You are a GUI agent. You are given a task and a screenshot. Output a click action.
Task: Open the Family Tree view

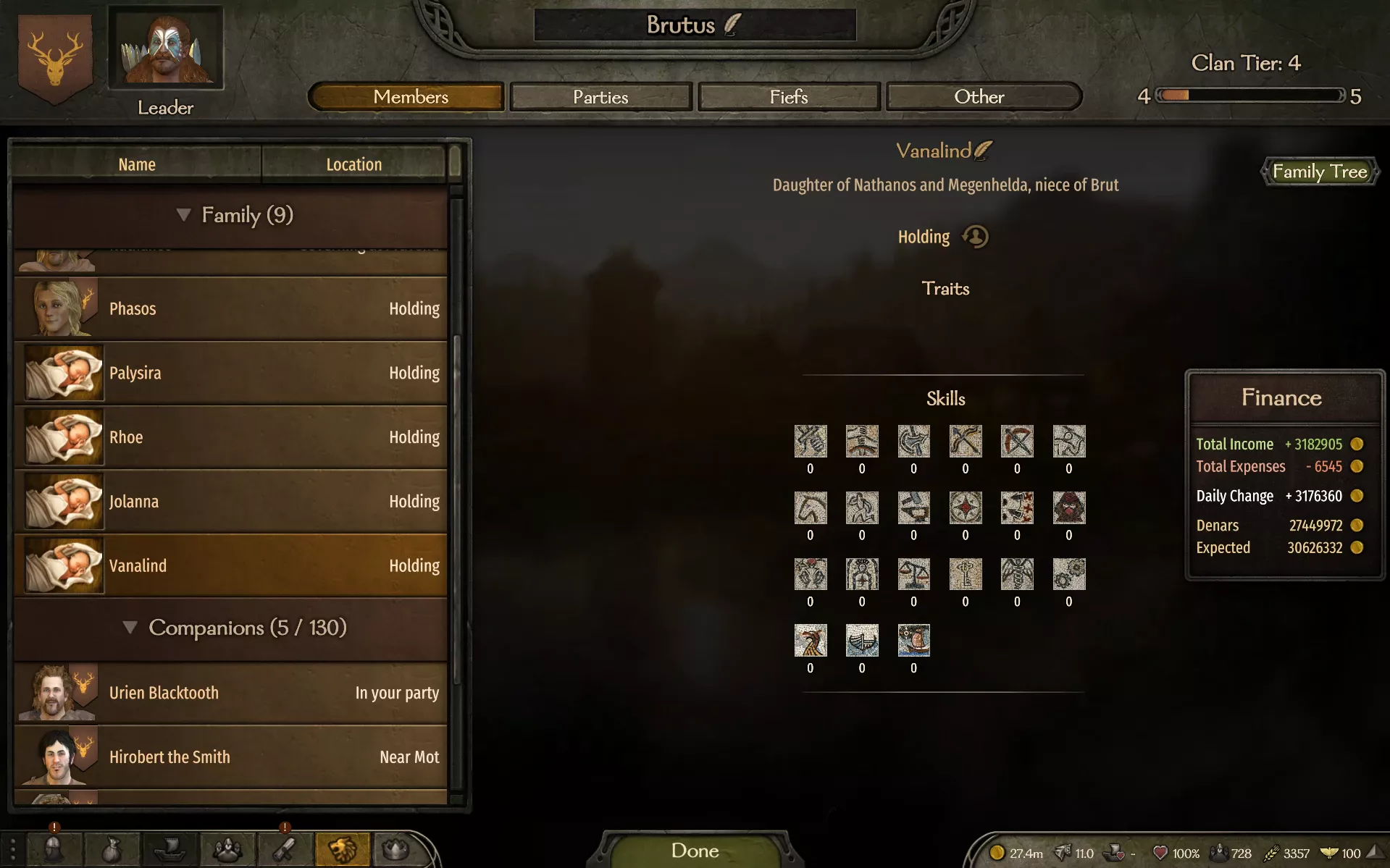(1320, 172)
